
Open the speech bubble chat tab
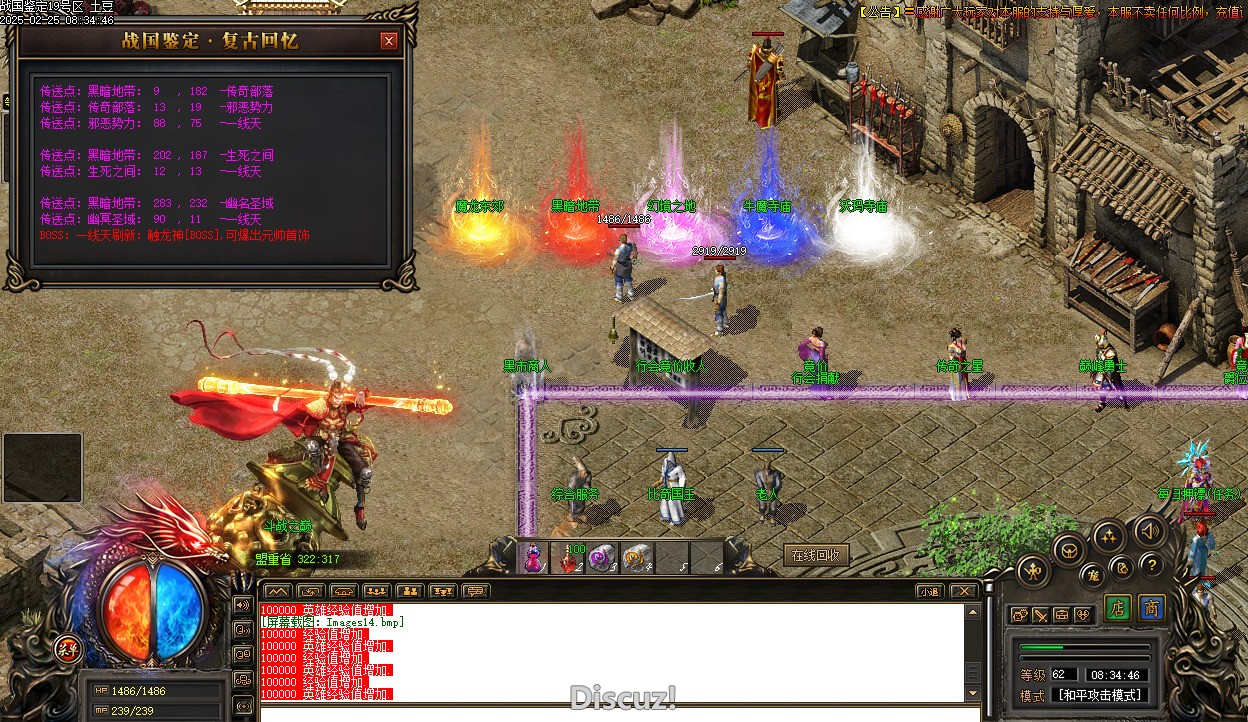[476, 591]
